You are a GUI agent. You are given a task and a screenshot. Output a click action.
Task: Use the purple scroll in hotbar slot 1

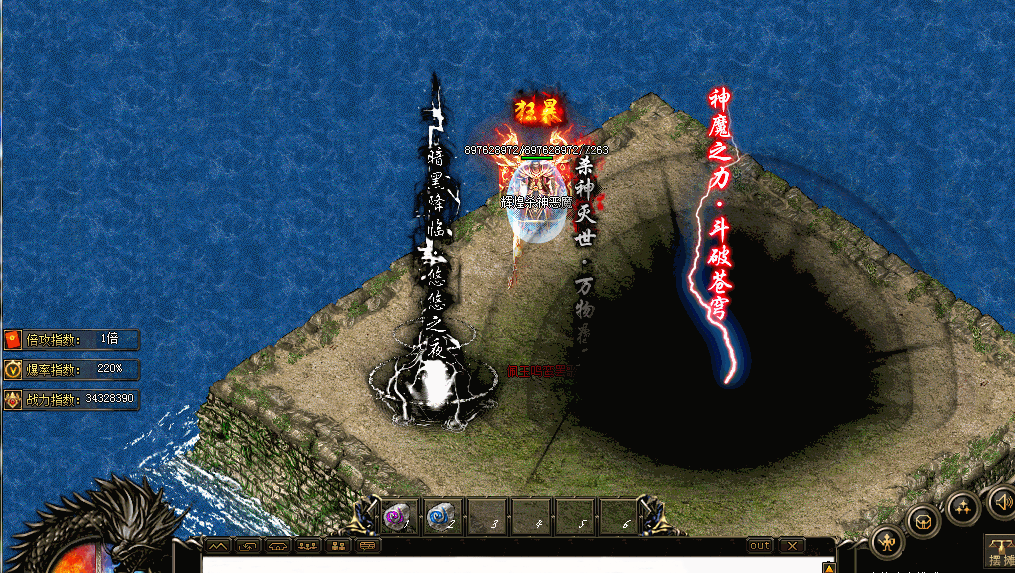pyautogui.click(x=397, y=516)
